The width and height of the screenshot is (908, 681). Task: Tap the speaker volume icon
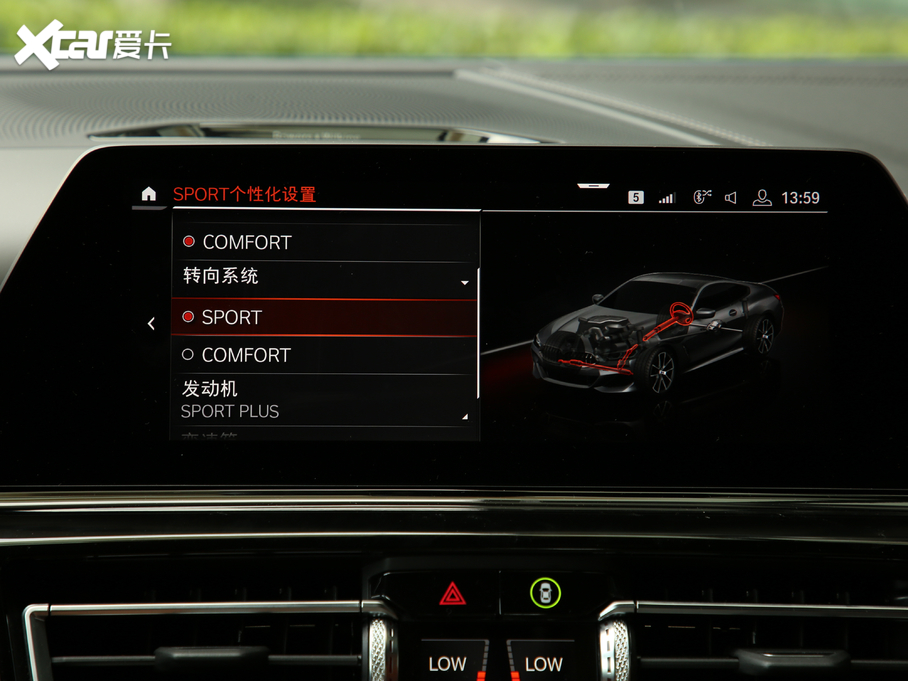click(731, 198)
